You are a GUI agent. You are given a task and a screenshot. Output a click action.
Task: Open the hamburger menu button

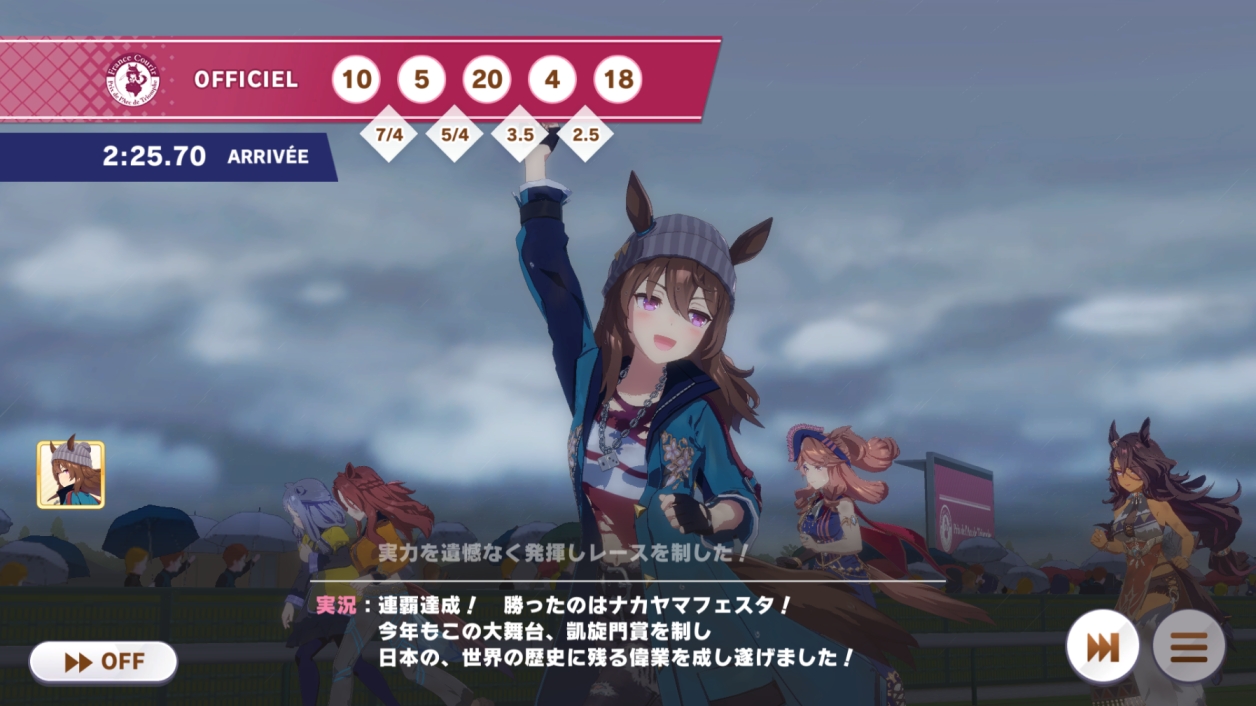coord(1188,647)
